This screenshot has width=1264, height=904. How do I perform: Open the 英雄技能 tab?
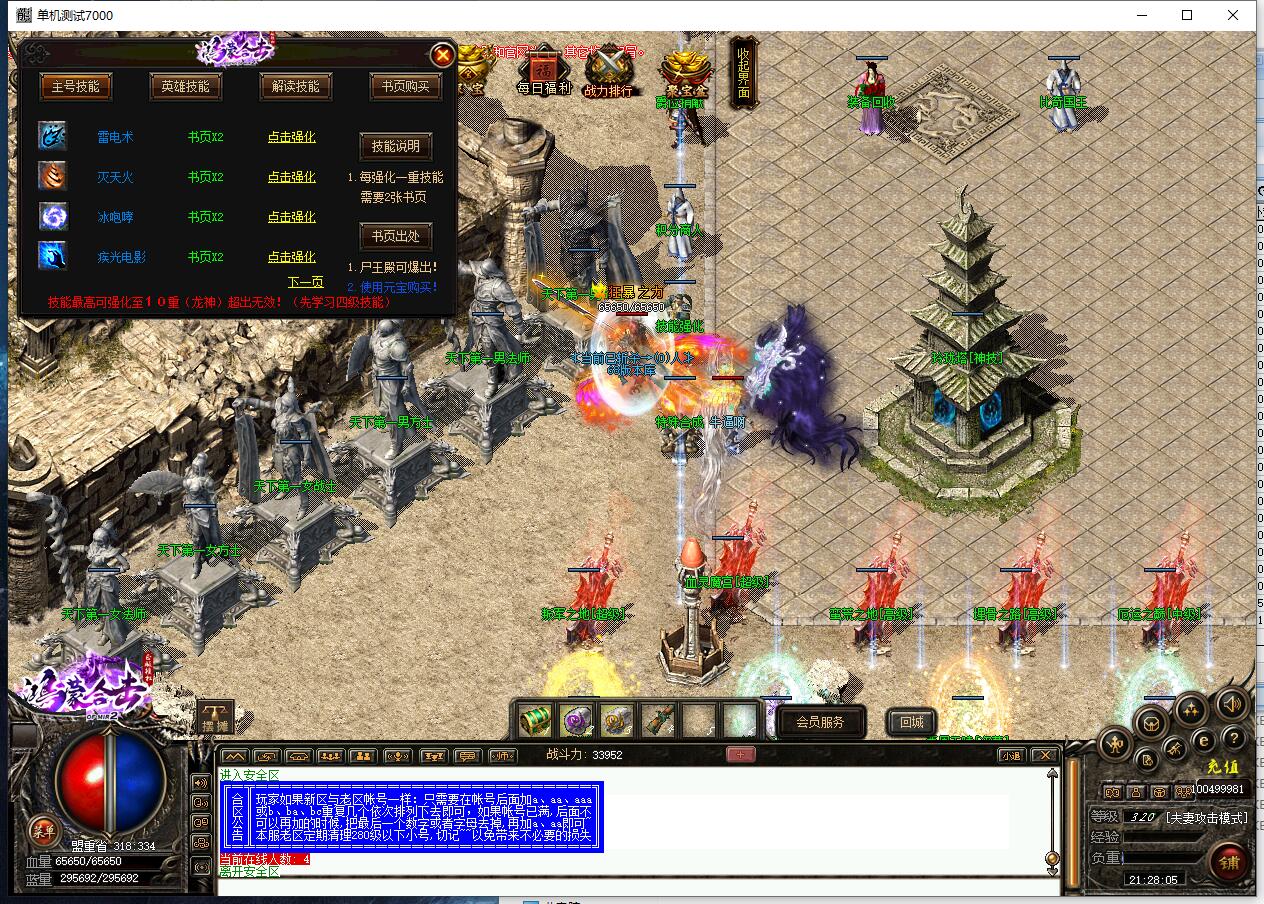tap(185, 86)
